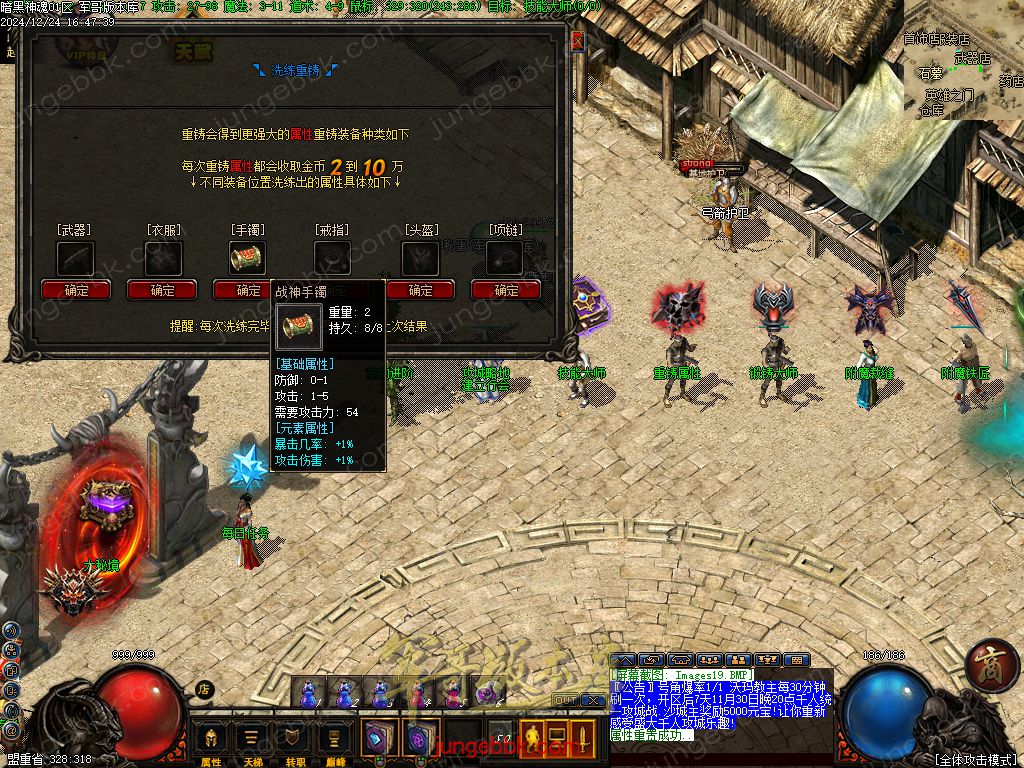Close the 洗练重铸 reforge window
The height and width of the screenshot is (768, 1024).
point(577,42)
